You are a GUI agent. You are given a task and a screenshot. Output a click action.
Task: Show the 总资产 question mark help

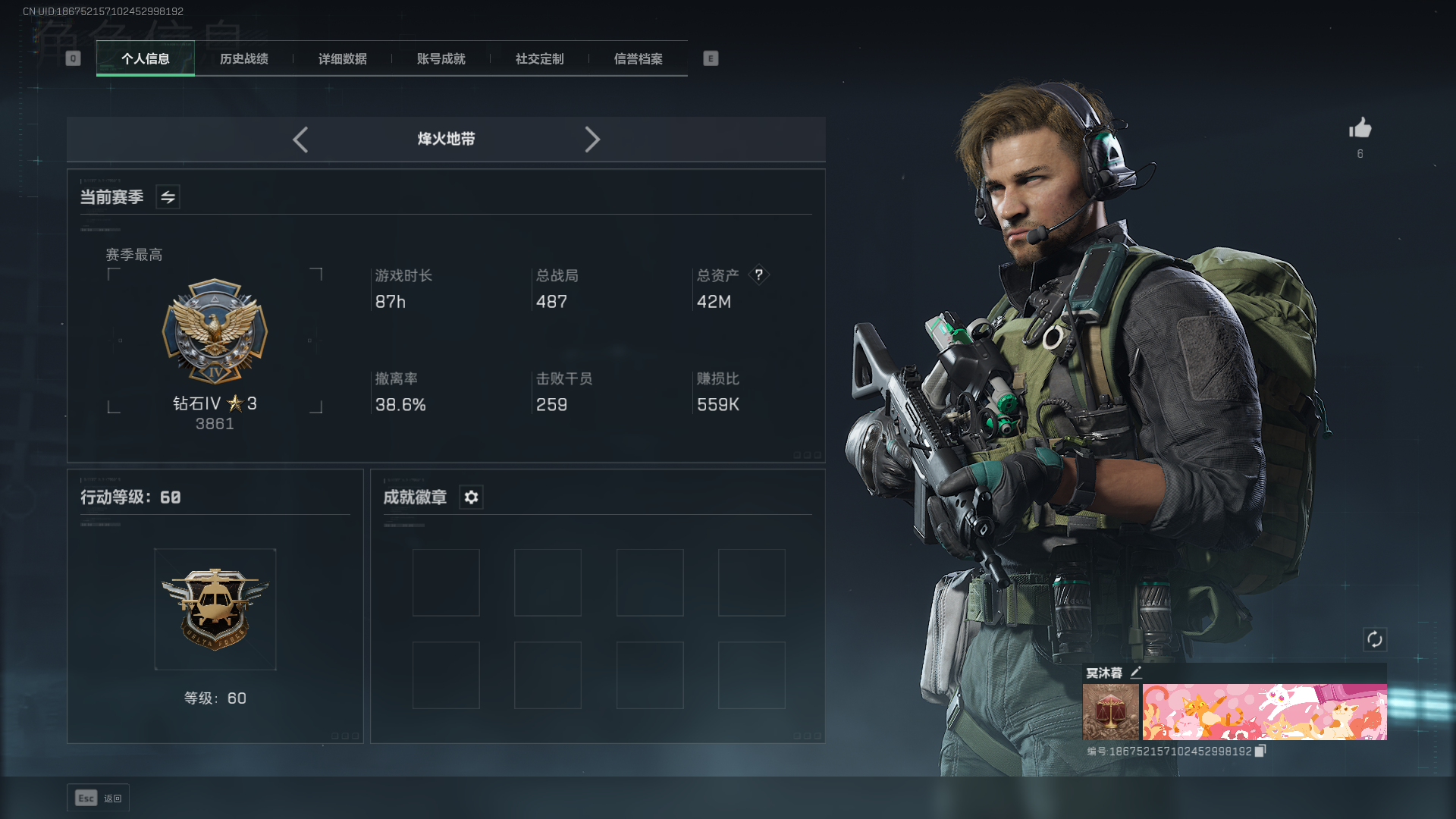(x=758, y=275)
